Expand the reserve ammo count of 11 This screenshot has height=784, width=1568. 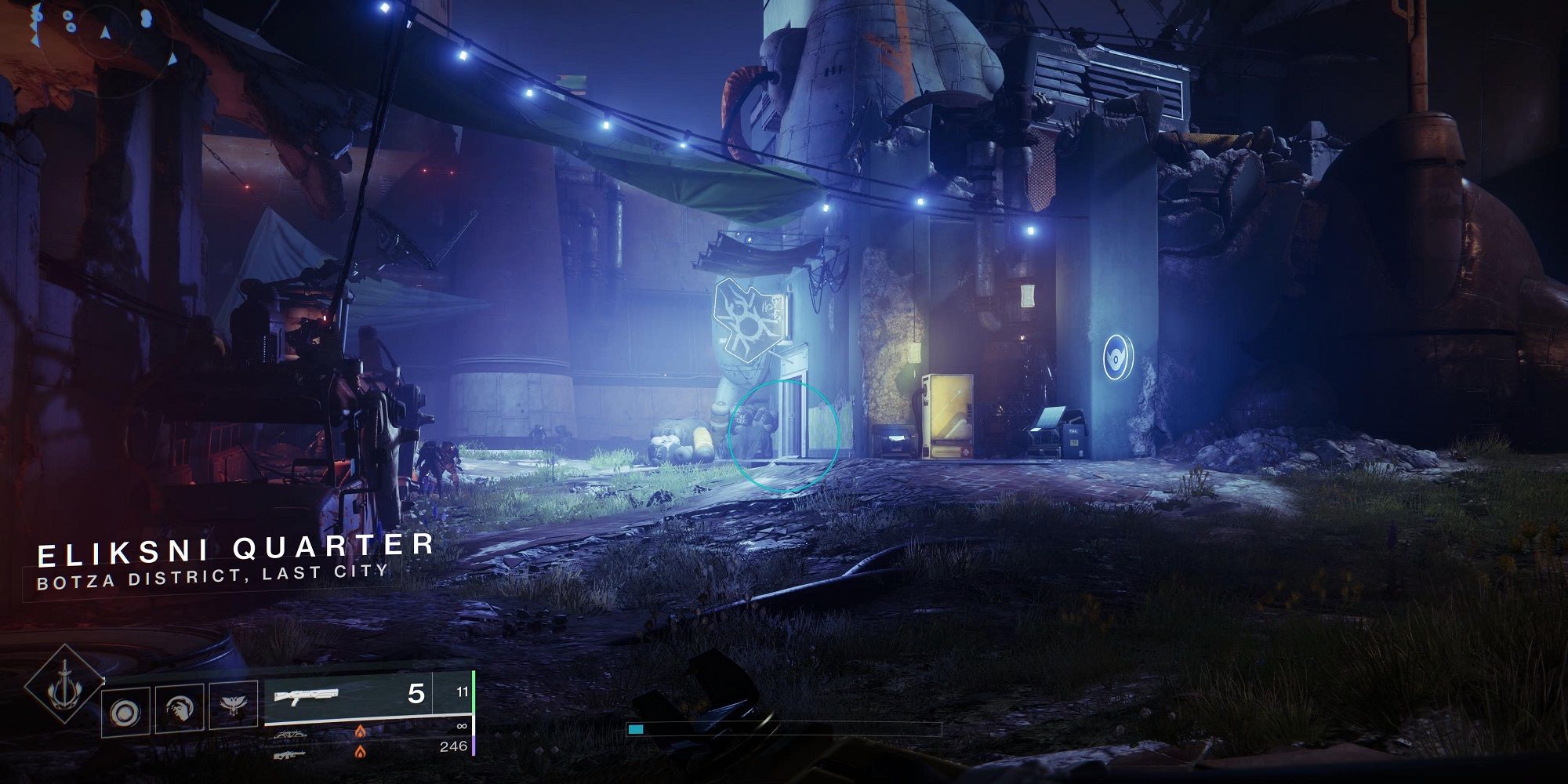(463, 692)
